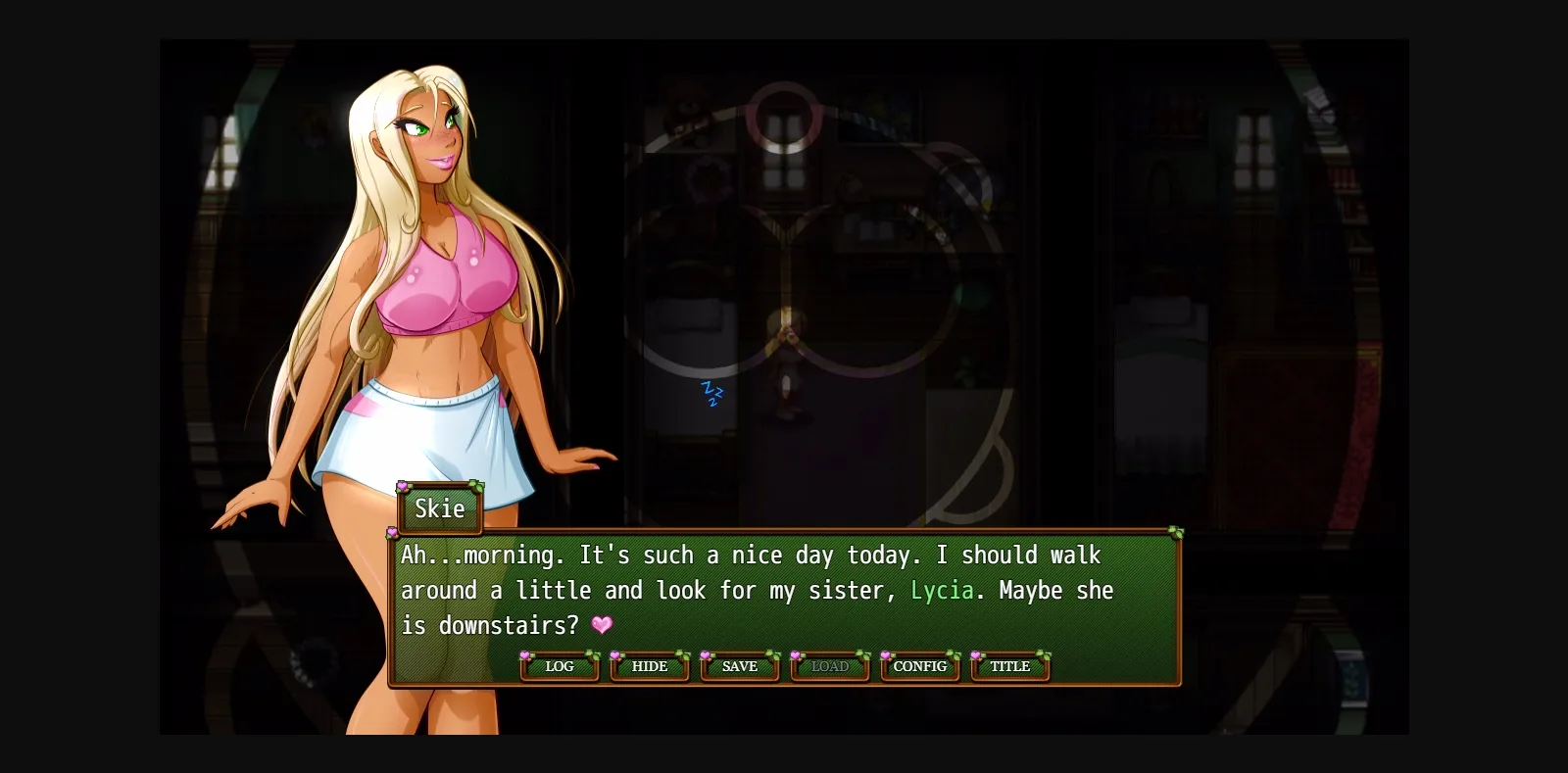Click the leaf sprig on the dialogue box corner
Screen dimensions: 1568x773
tap(1174, 532)
